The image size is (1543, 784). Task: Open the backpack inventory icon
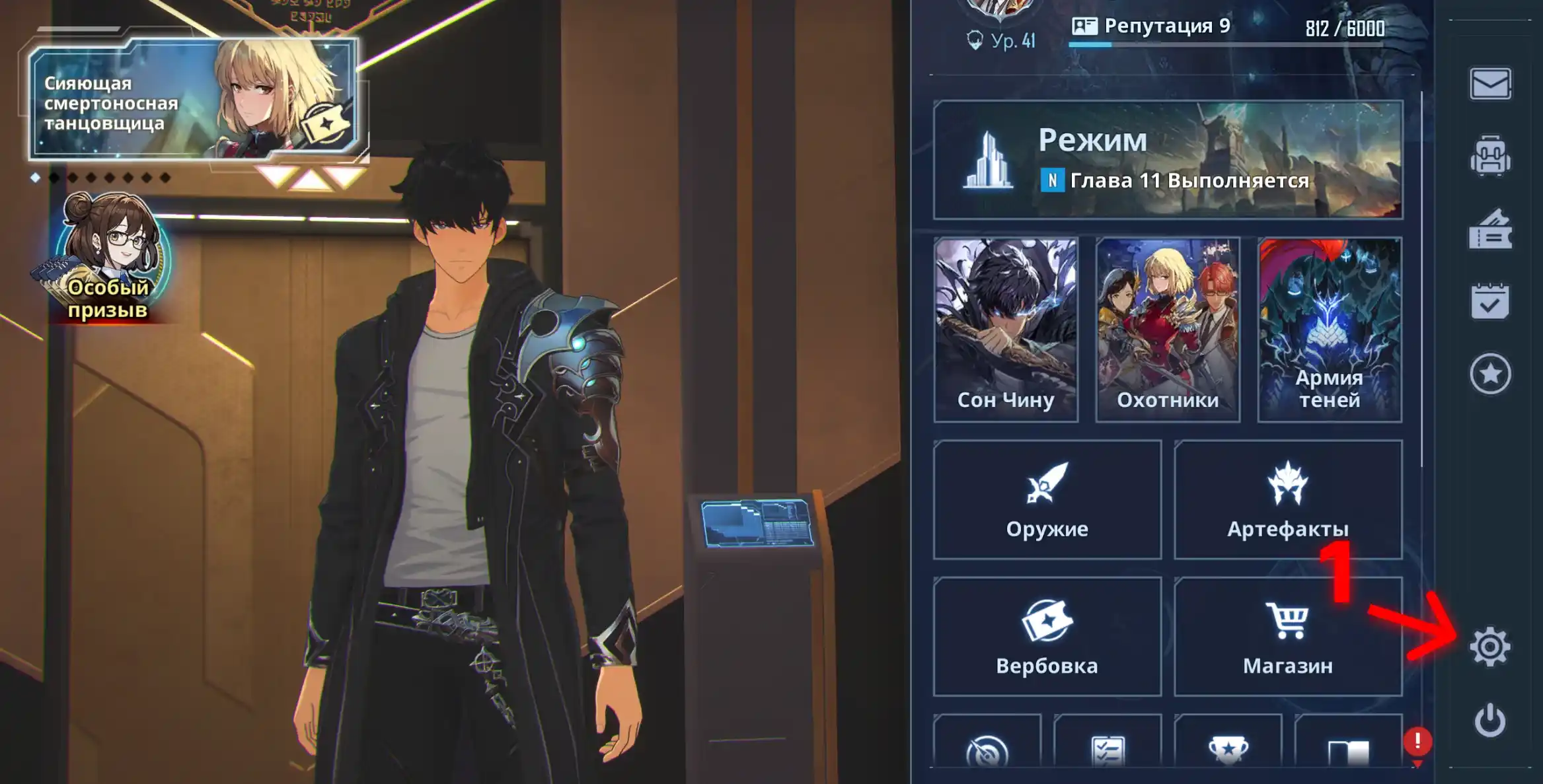click(1490, 157)
